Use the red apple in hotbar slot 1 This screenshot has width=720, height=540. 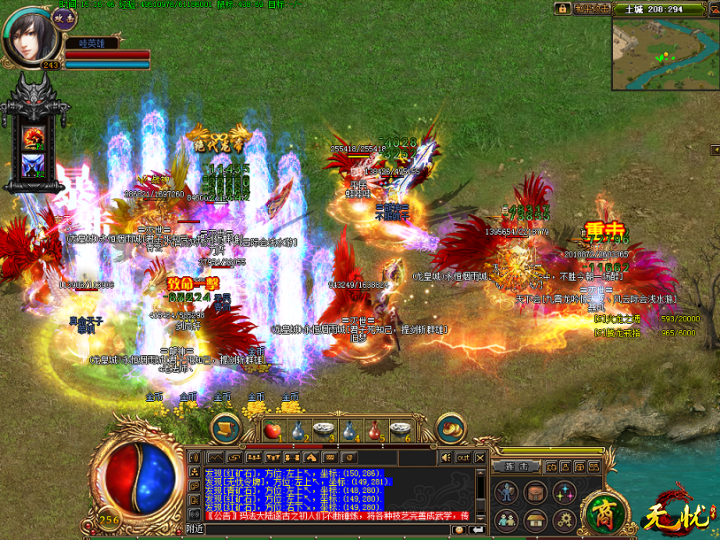tap(271, 430)
